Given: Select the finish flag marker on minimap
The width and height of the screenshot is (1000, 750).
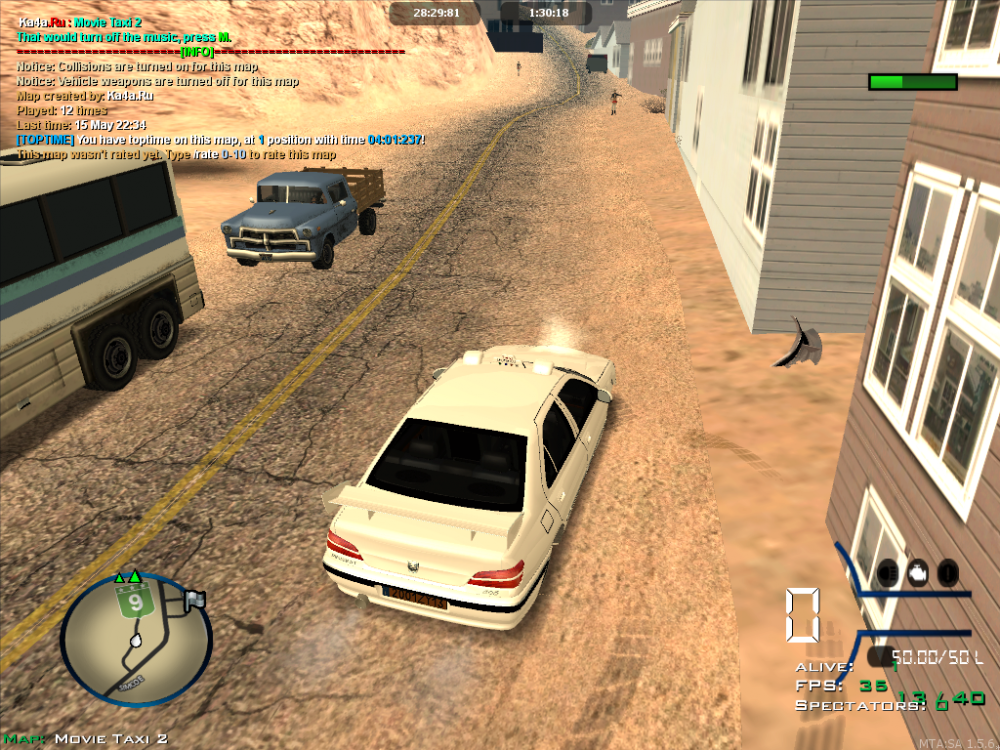Looking at the screenshot, I should click(x=194, y=600).
